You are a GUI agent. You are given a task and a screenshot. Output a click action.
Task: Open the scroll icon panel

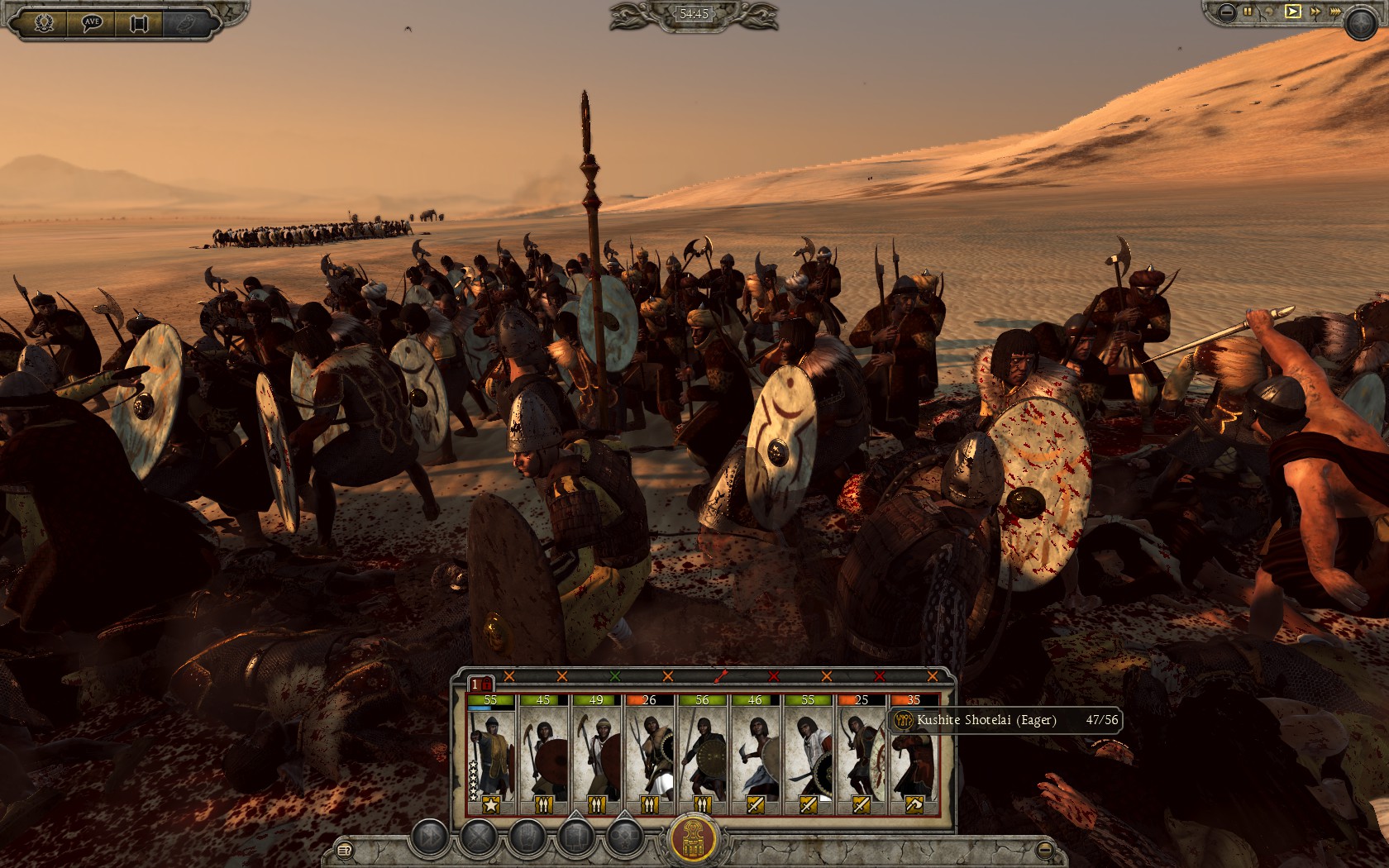138,22
